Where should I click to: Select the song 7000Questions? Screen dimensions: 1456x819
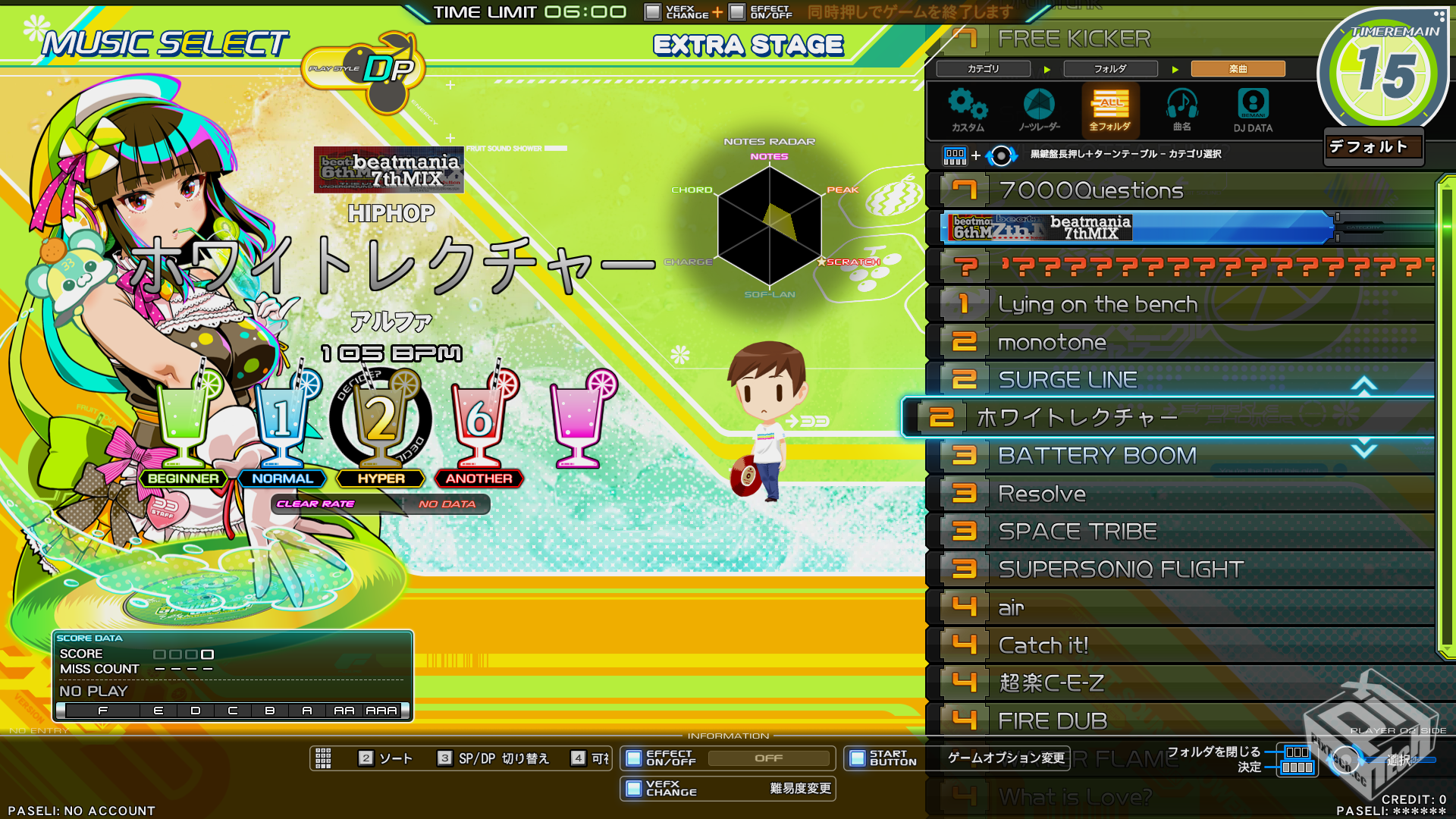click(x=1183, y=190)
